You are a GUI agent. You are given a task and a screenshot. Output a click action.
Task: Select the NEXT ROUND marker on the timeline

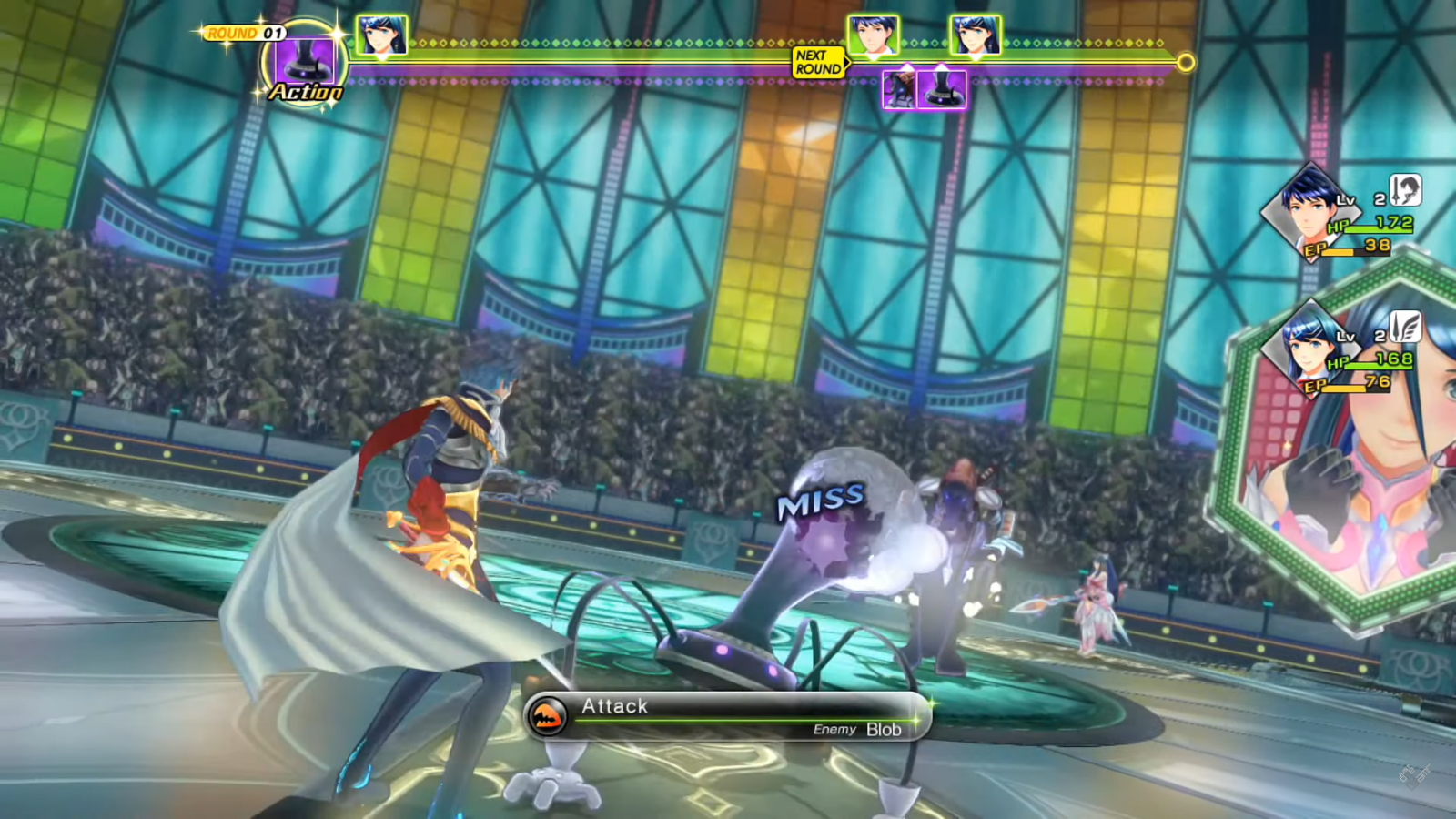coord(818,62)
